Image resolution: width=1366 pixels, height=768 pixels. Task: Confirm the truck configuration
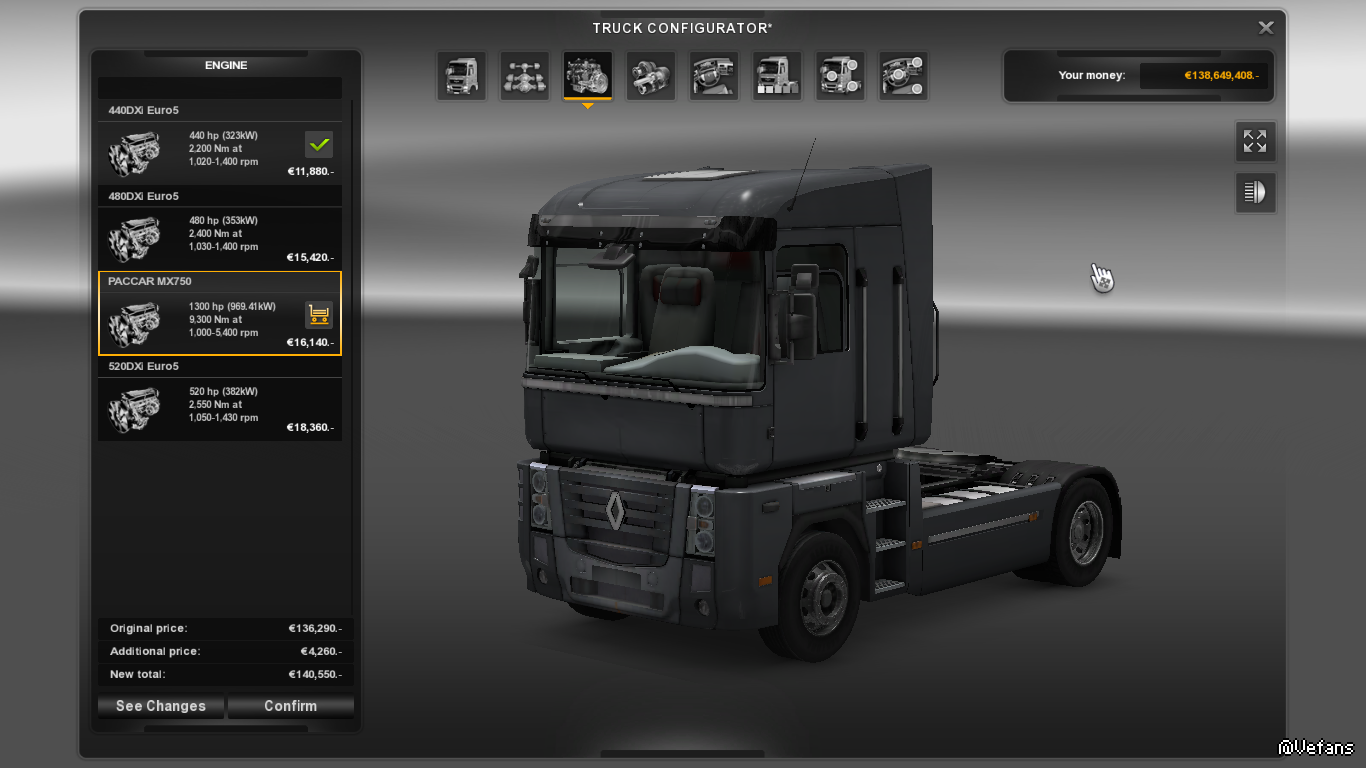[290, 706]
